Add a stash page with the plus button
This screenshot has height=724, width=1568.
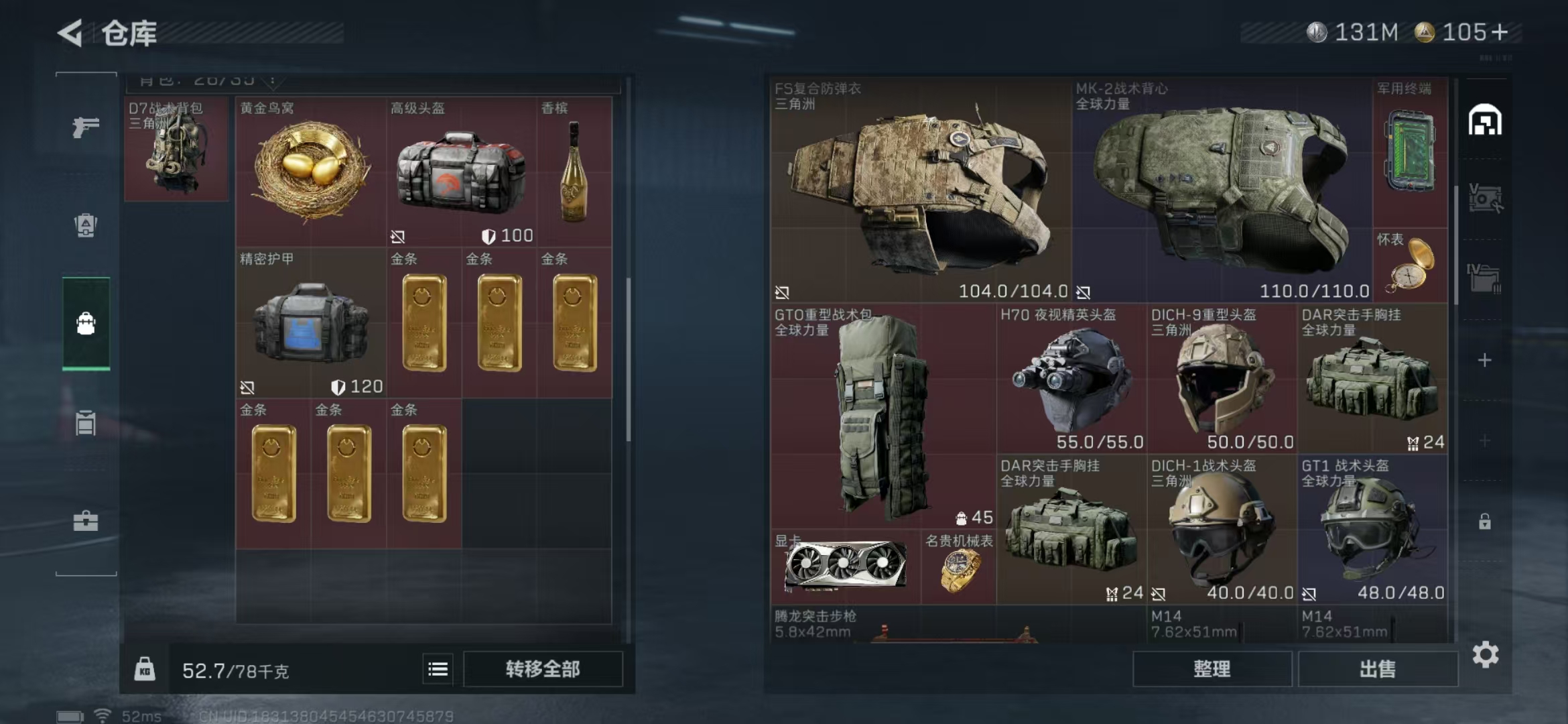tap(1485, 361)
